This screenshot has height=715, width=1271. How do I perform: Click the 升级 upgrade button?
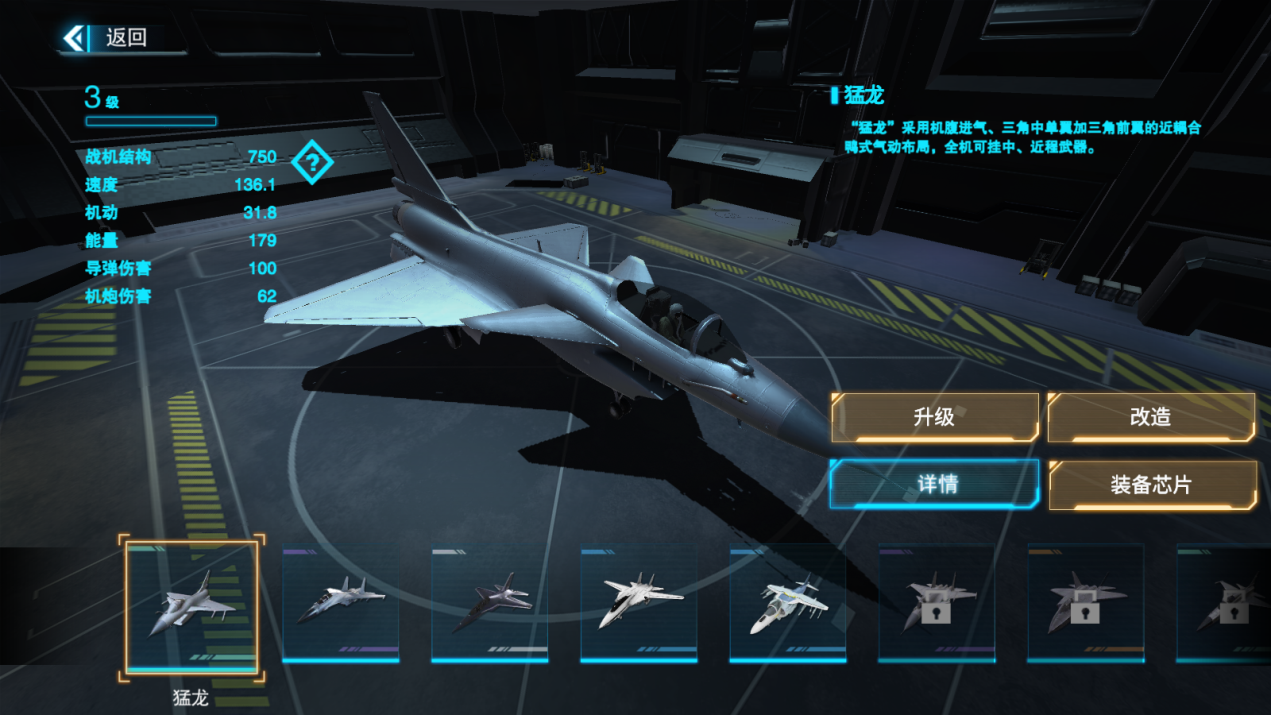coord(934,417)
